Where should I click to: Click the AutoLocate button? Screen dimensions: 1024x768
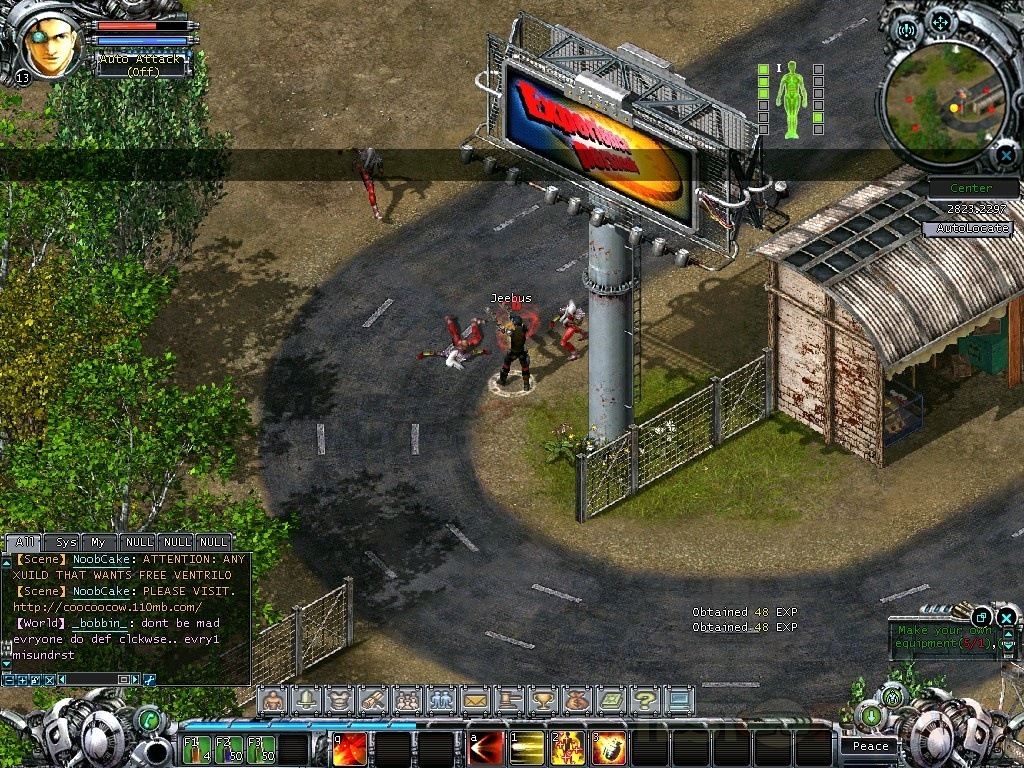click(x=966, y=228)
